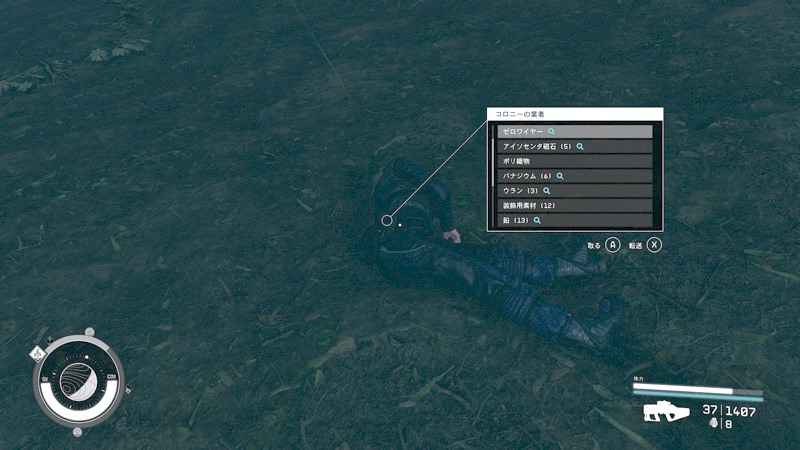The height and width of the screenshot is (450, 800).
Task: Select the ゼロワイヤー loot entry
Action: tap(574, 131)
